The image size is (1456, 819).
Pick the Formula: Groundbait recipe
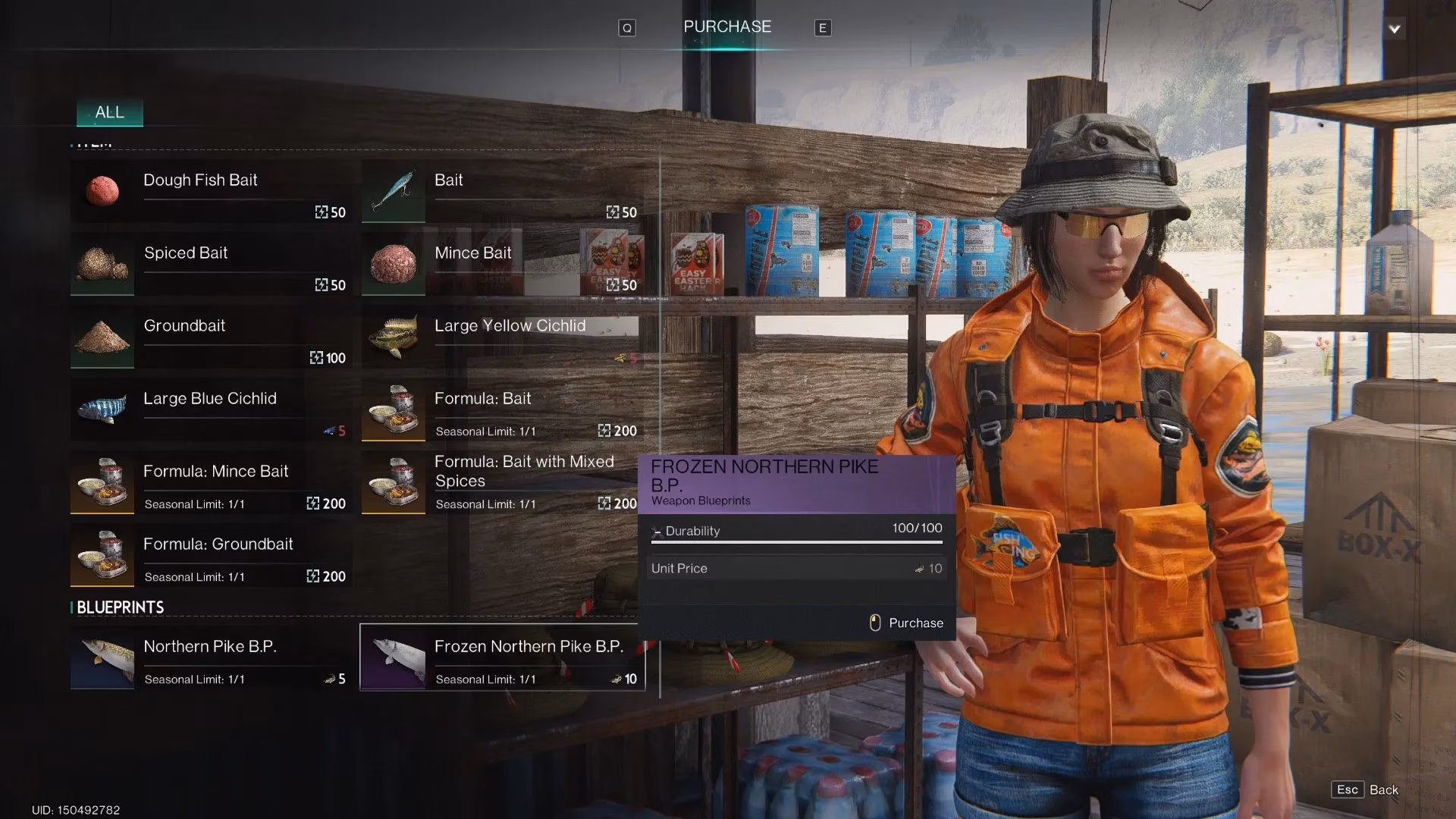211,554
